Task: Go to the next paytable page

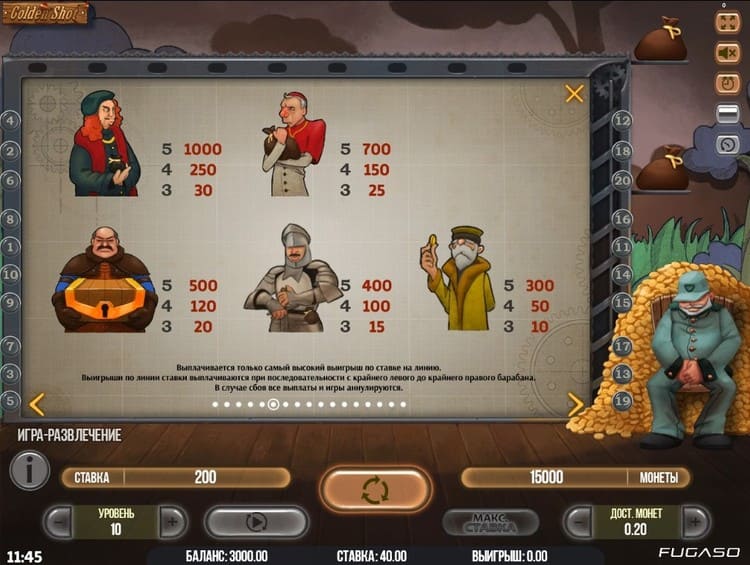Action: [576, 404]
